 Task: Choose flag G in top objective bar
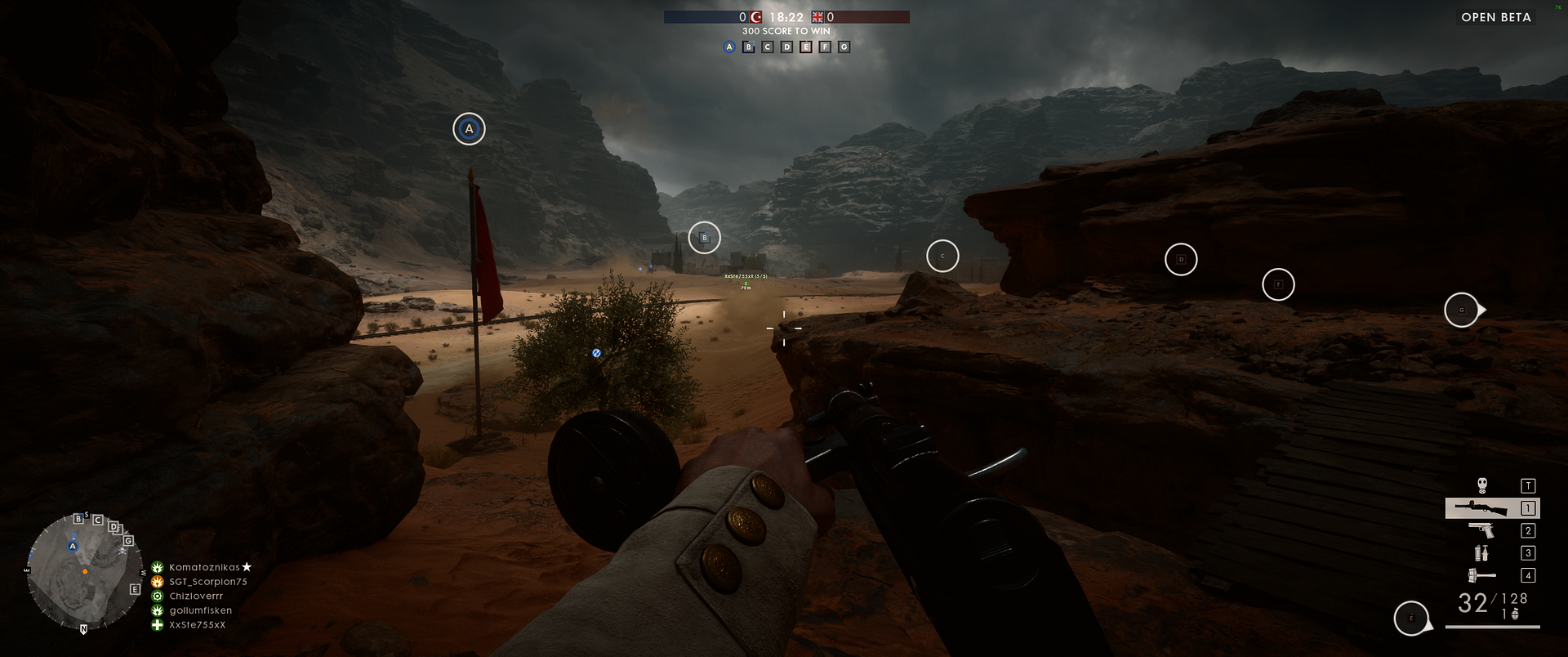click(x=844, y=47)
